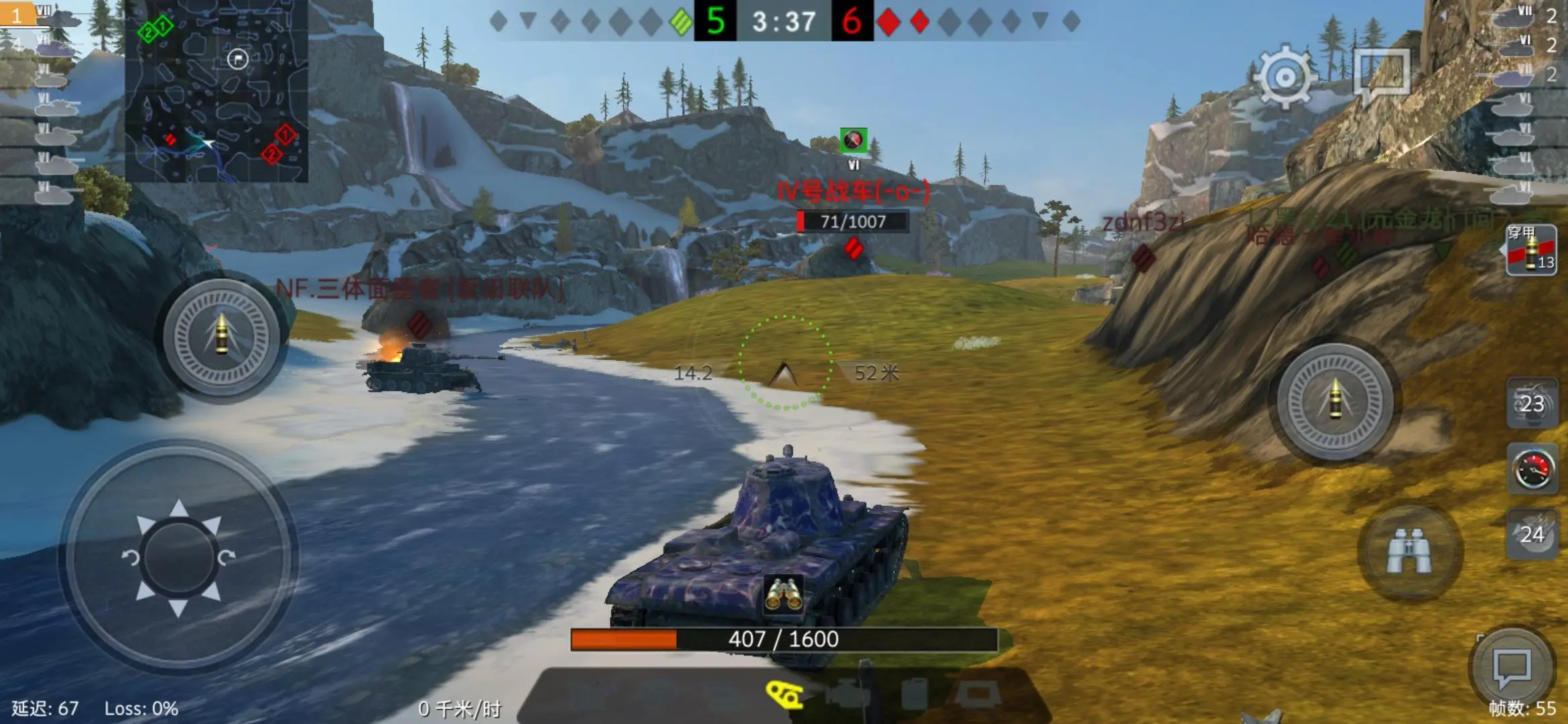
Task: Activate the consumable showing 24 cooldown
Action: point(1532,534)
